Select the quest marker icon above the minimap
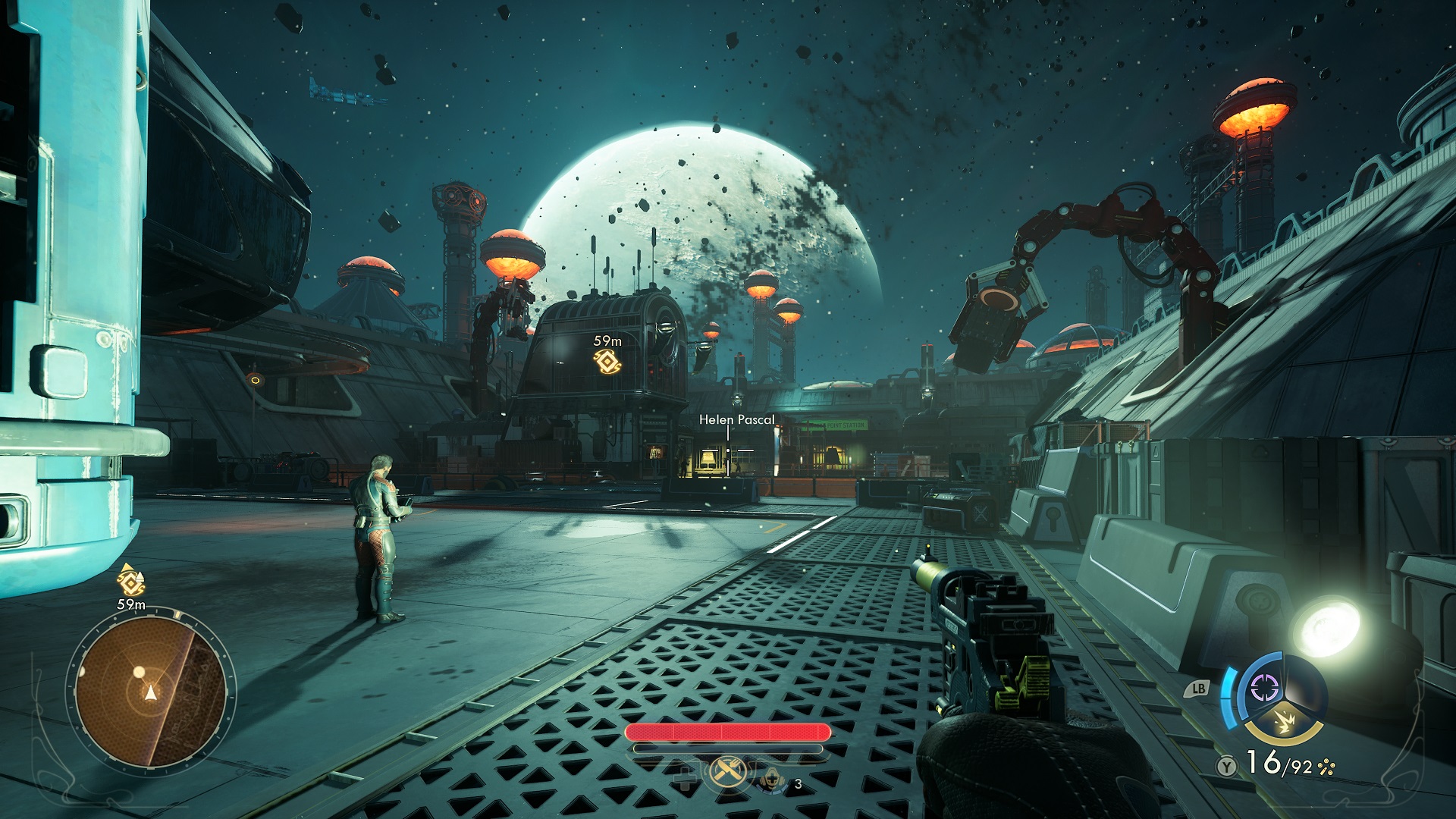1456x819 pixels. pos(130,582)
